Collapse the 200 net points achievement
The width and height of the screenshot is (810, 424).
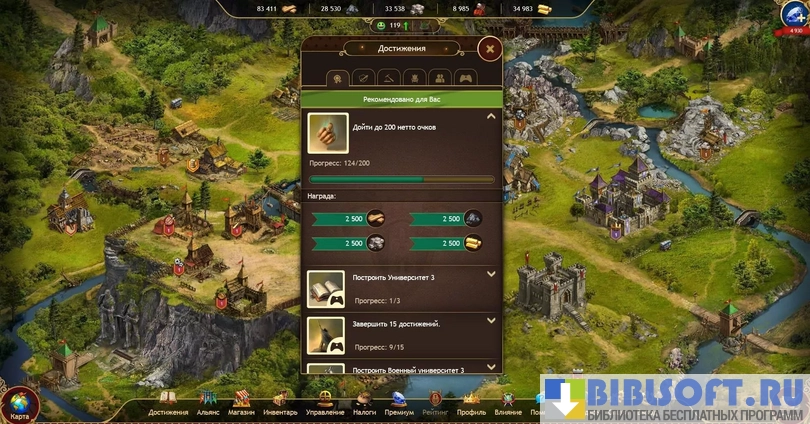click(490, 117)
